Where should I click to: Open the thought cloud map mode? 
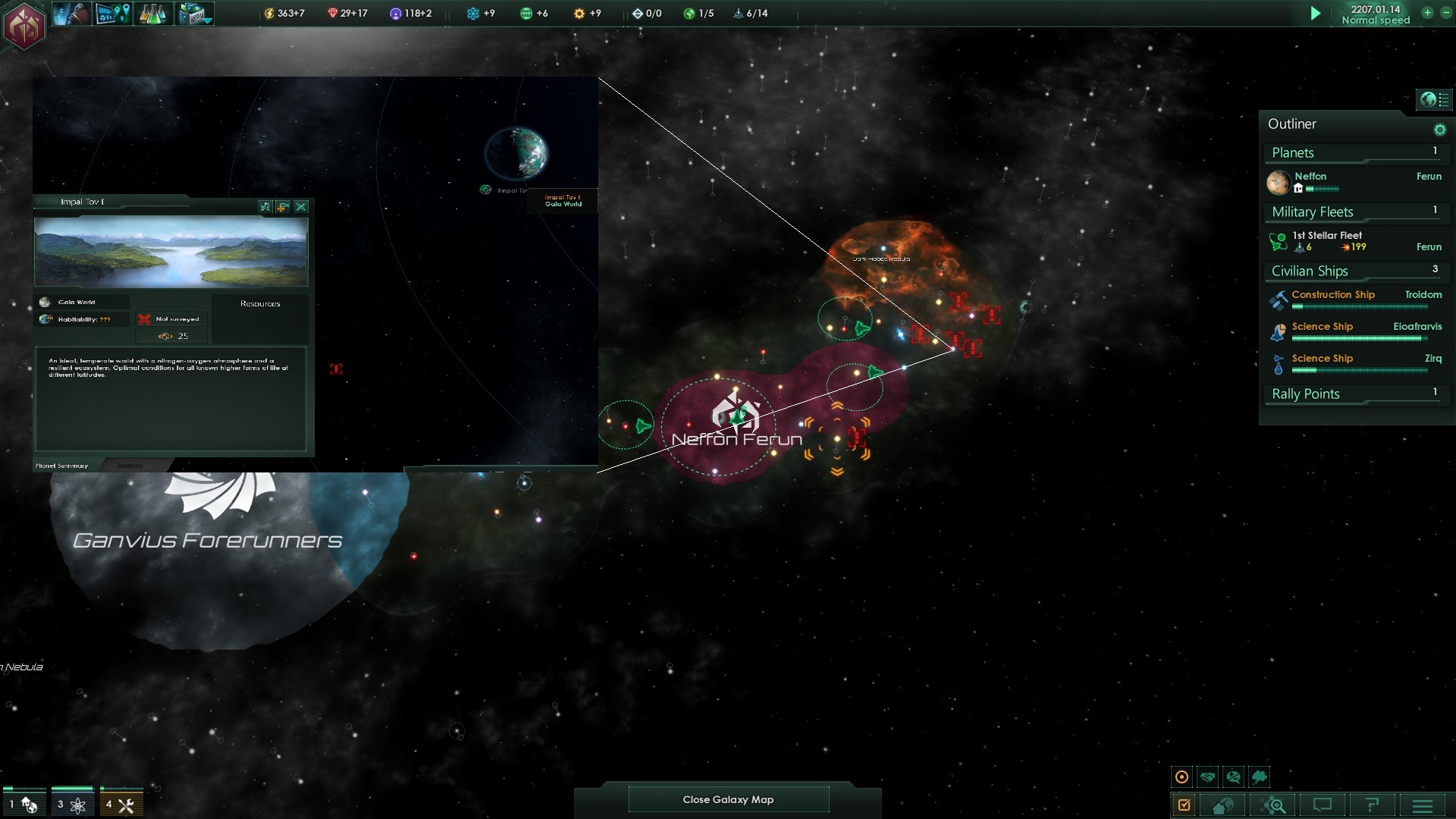pyautogui.click(x=1260, y=777)
